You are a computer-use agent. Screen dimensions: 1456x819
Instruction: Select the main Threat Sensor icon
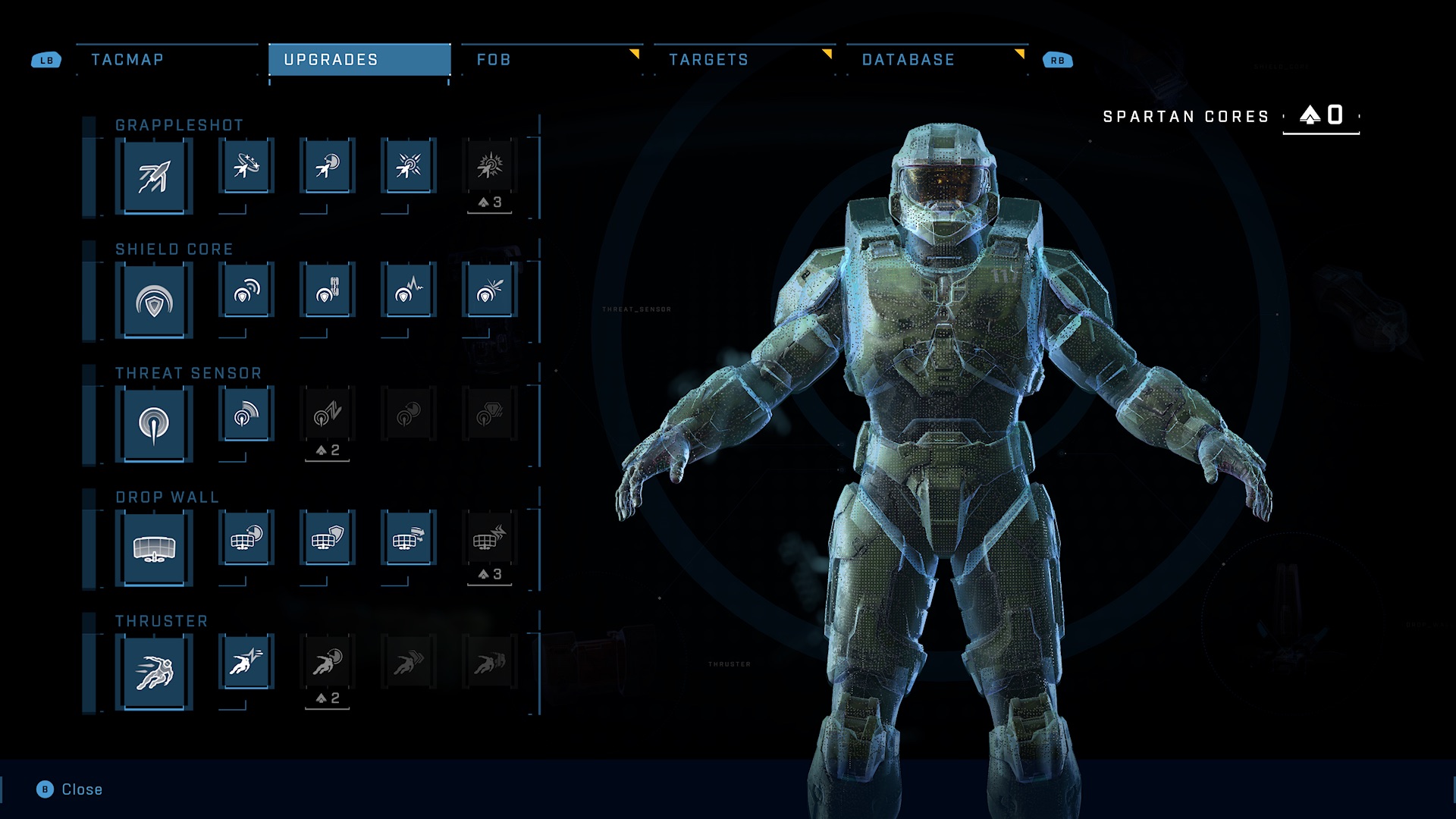pyautogui.click(x=154, y=425)
